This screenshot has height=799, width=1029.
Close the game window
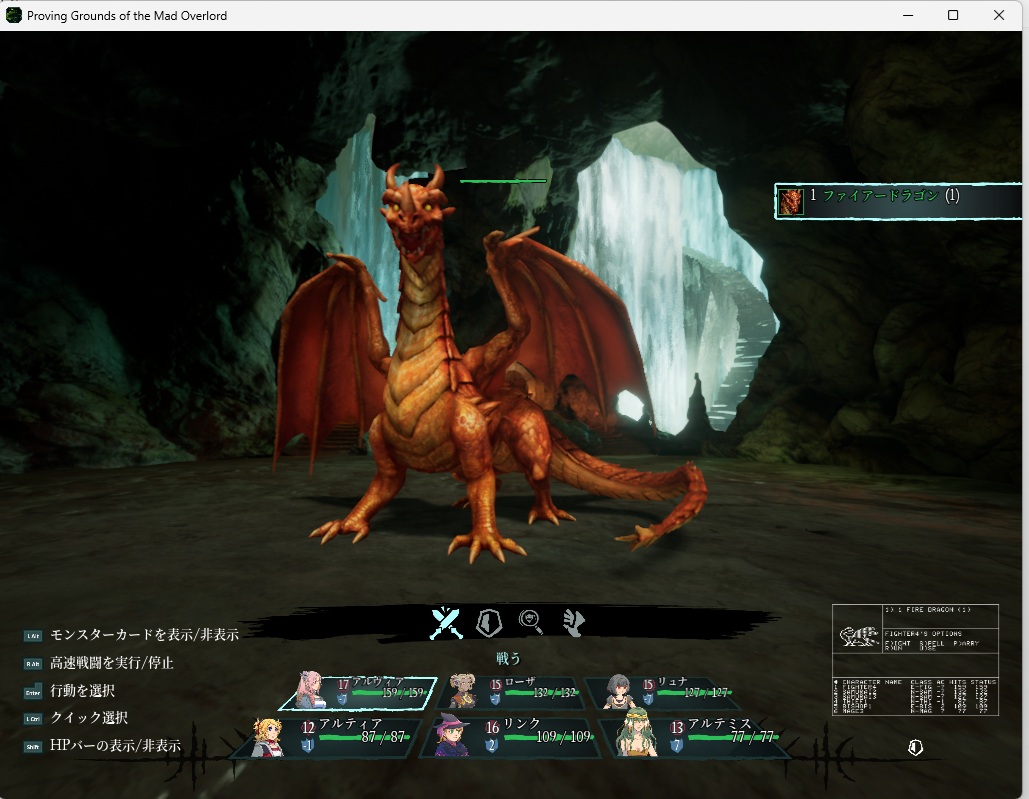point(999,15)
